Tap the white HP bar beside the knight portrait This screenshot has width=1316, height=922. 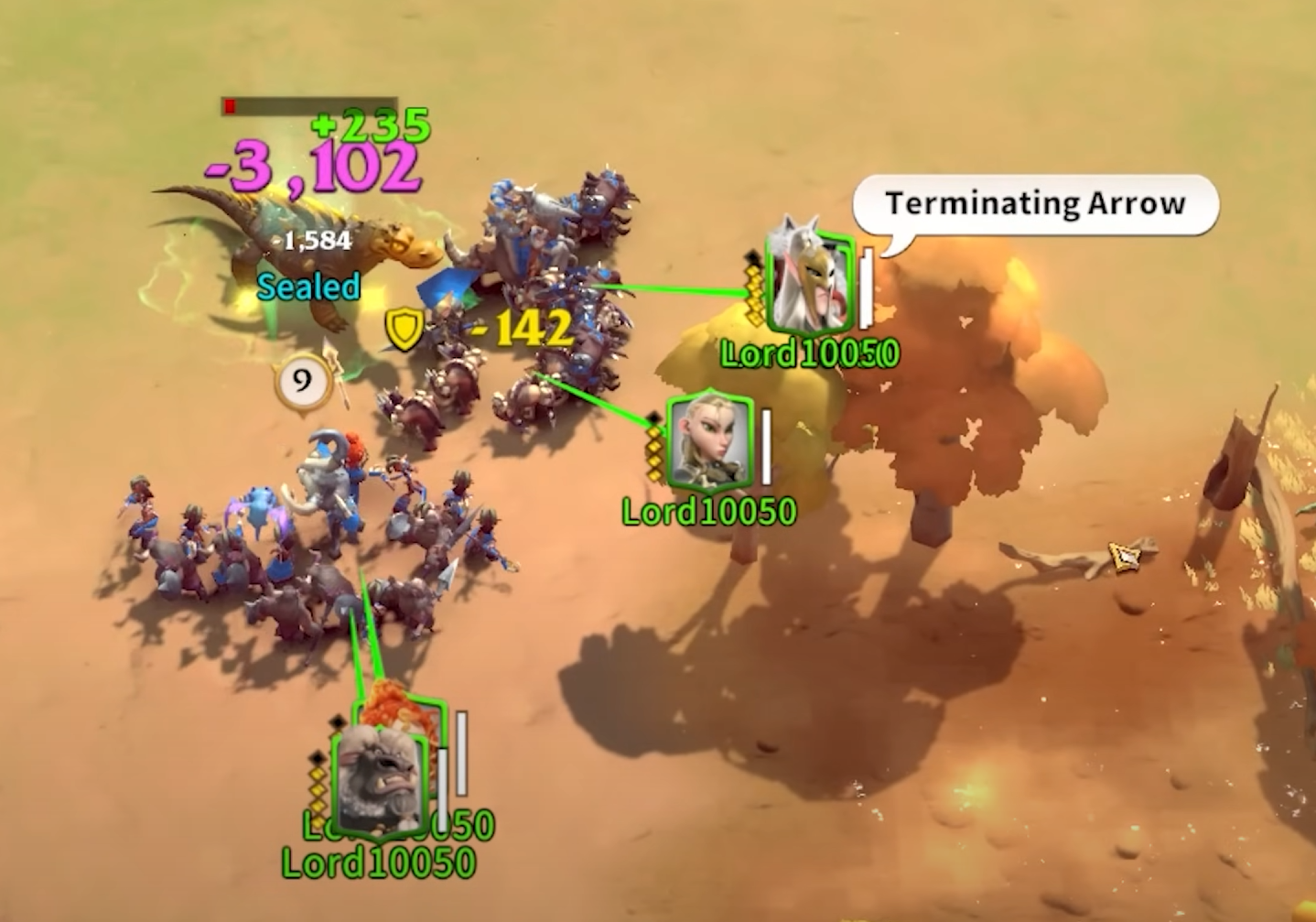(x=864, y=287)
